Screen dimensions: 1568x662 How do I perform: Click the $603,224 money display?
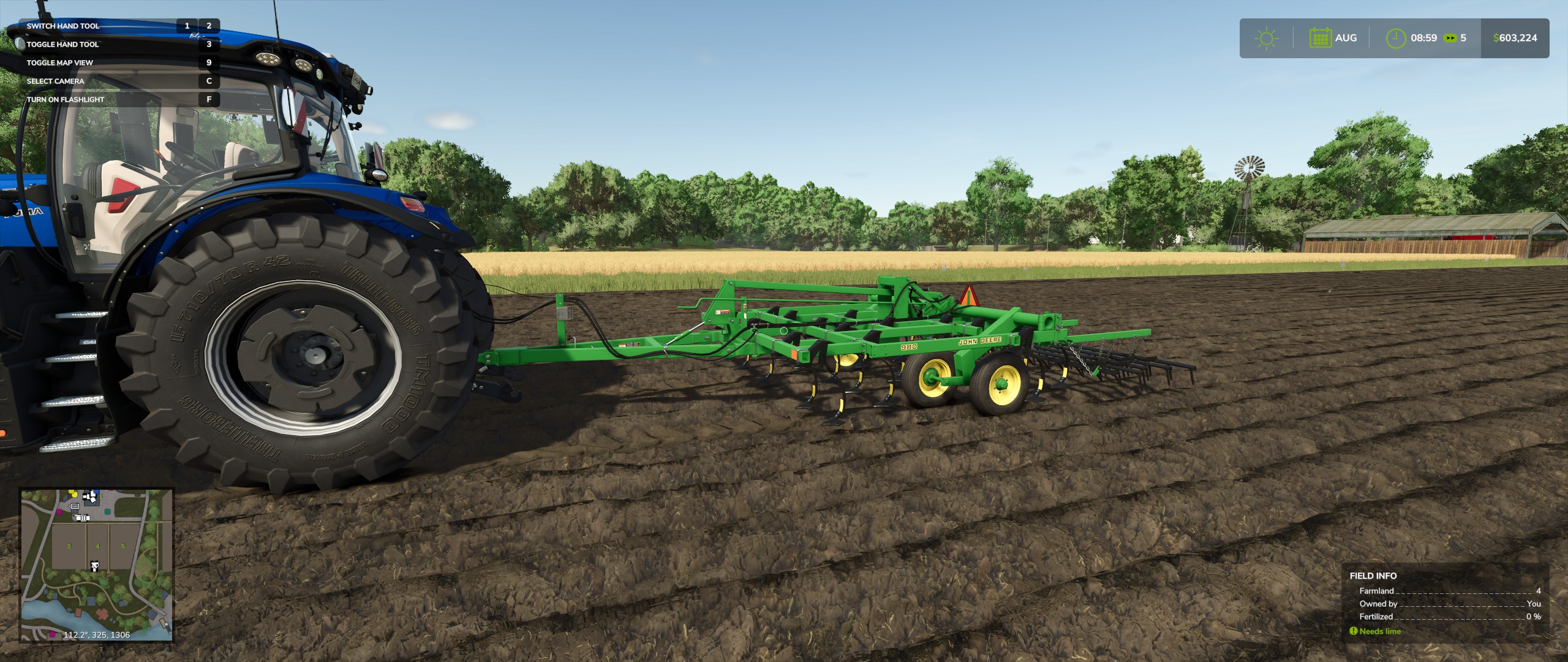pyautogui.click(x=1516, y=37)
